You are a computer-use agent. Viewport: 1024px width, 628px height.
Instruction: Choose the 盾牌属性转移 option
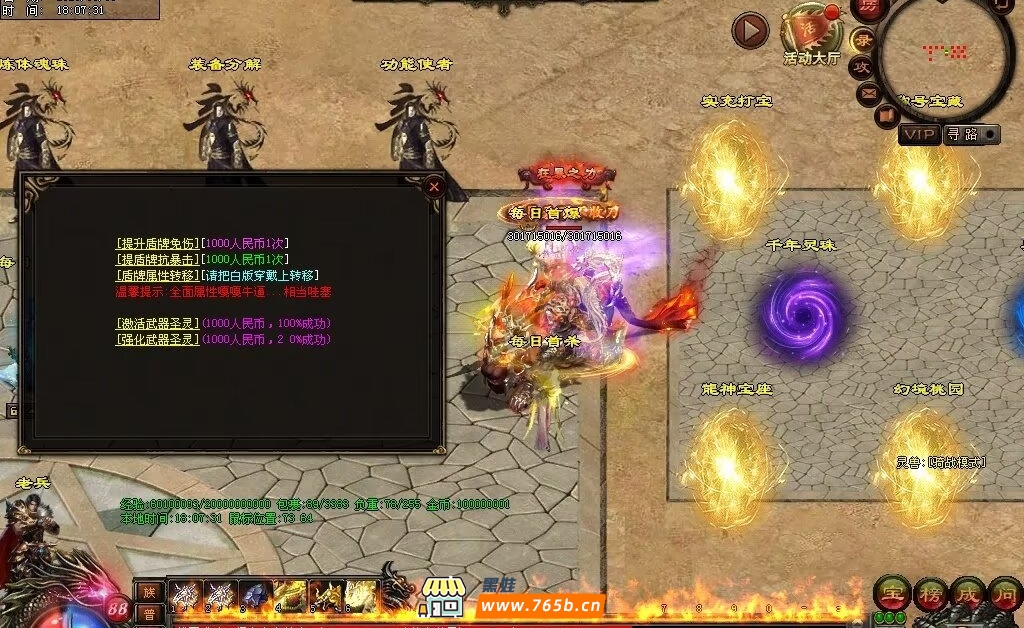coord(158,275)
